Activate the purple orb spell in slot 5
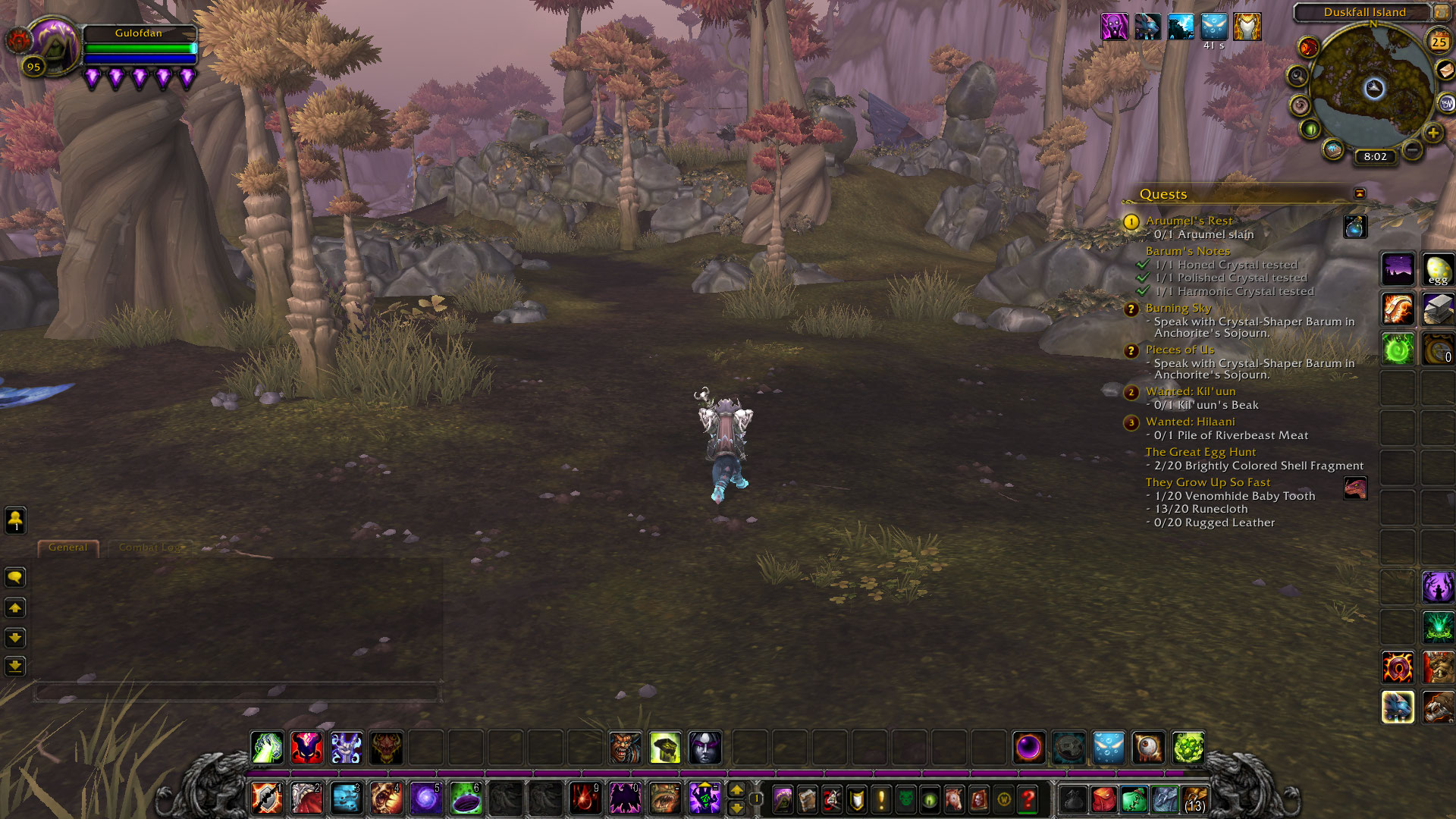Image resolution: width=1456 pixels, height=819 pixels. (x=425, y=799)
